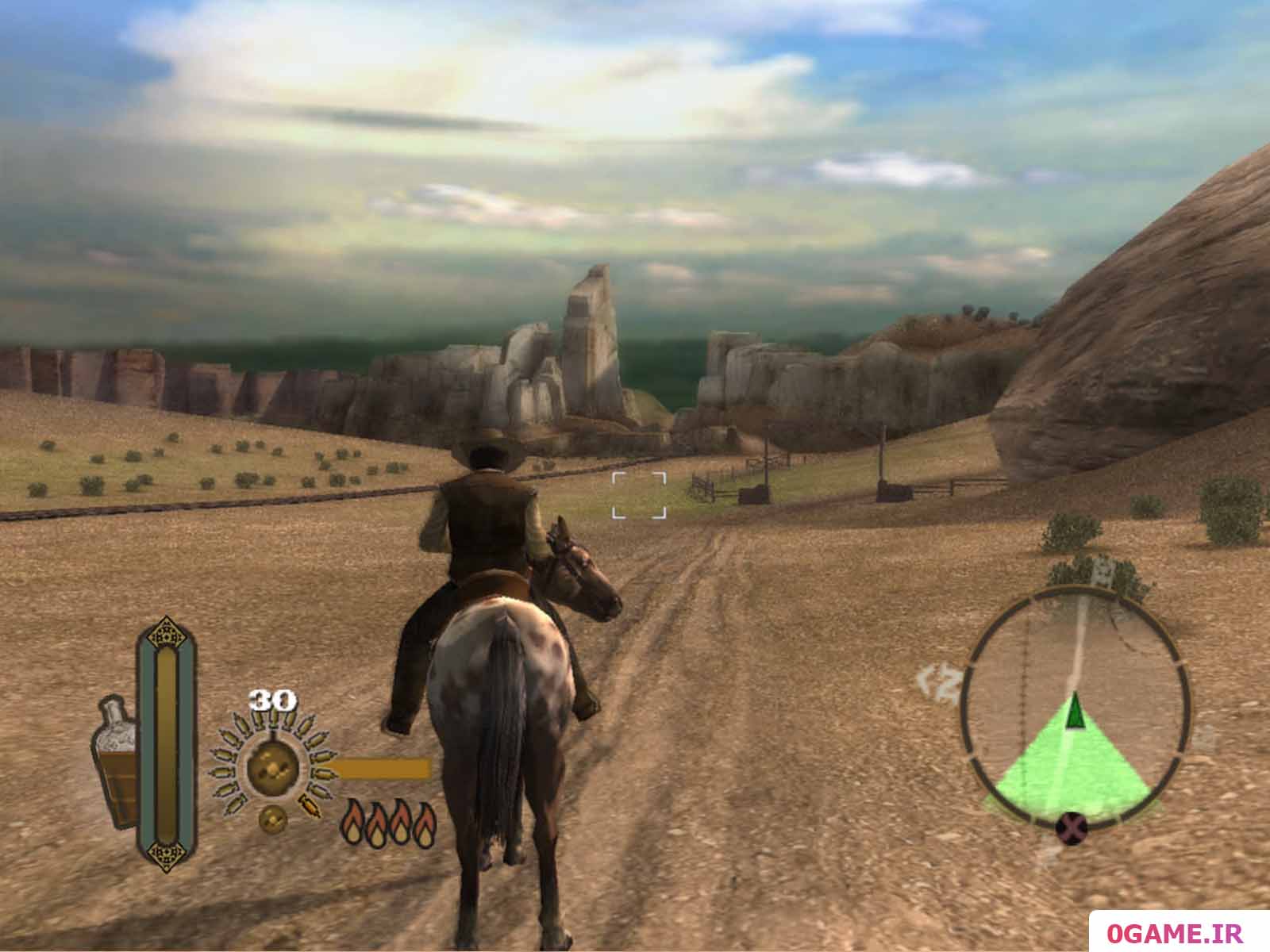Select the X objective marker on minimap
The image size is (1270, 952).
point(1072,829)
